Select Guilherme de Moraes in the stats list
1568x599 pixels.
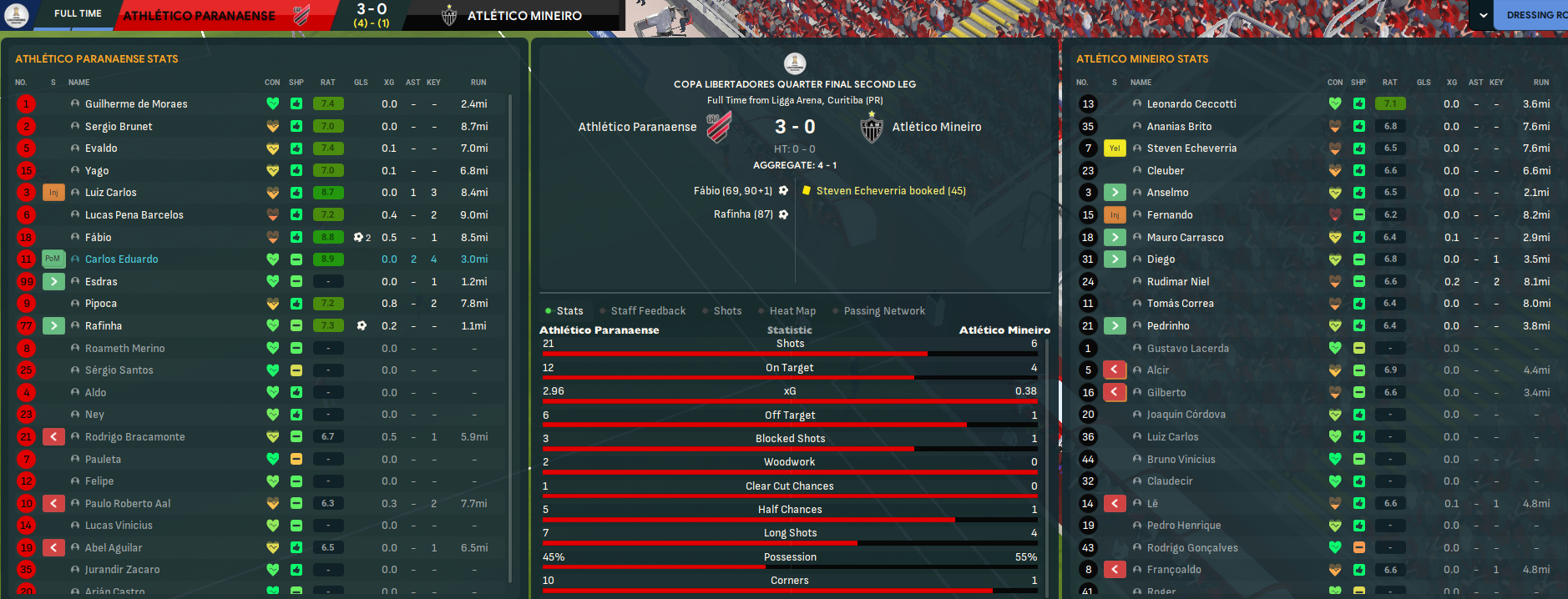[x=136, y=104]
